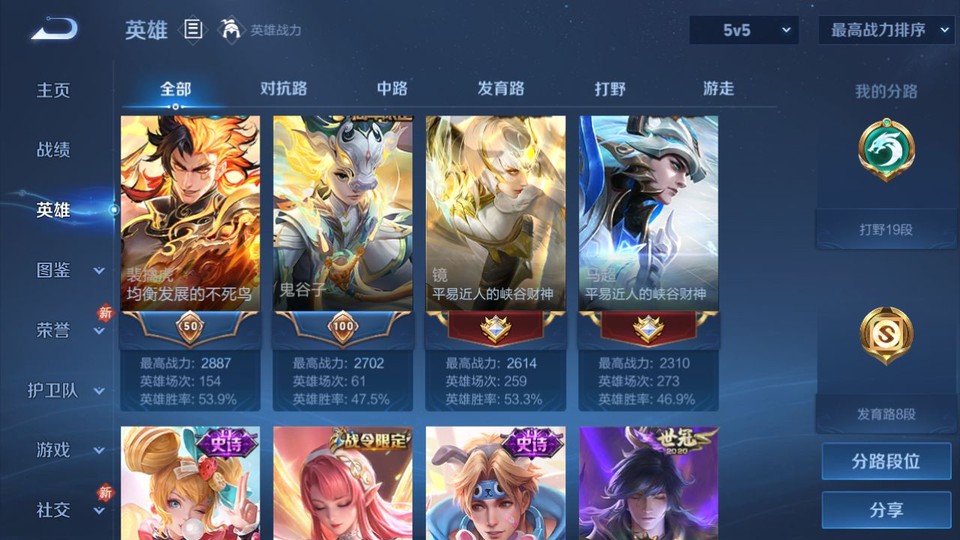Switch to the 打野 tab
The image size is (960, 540).
610,89
